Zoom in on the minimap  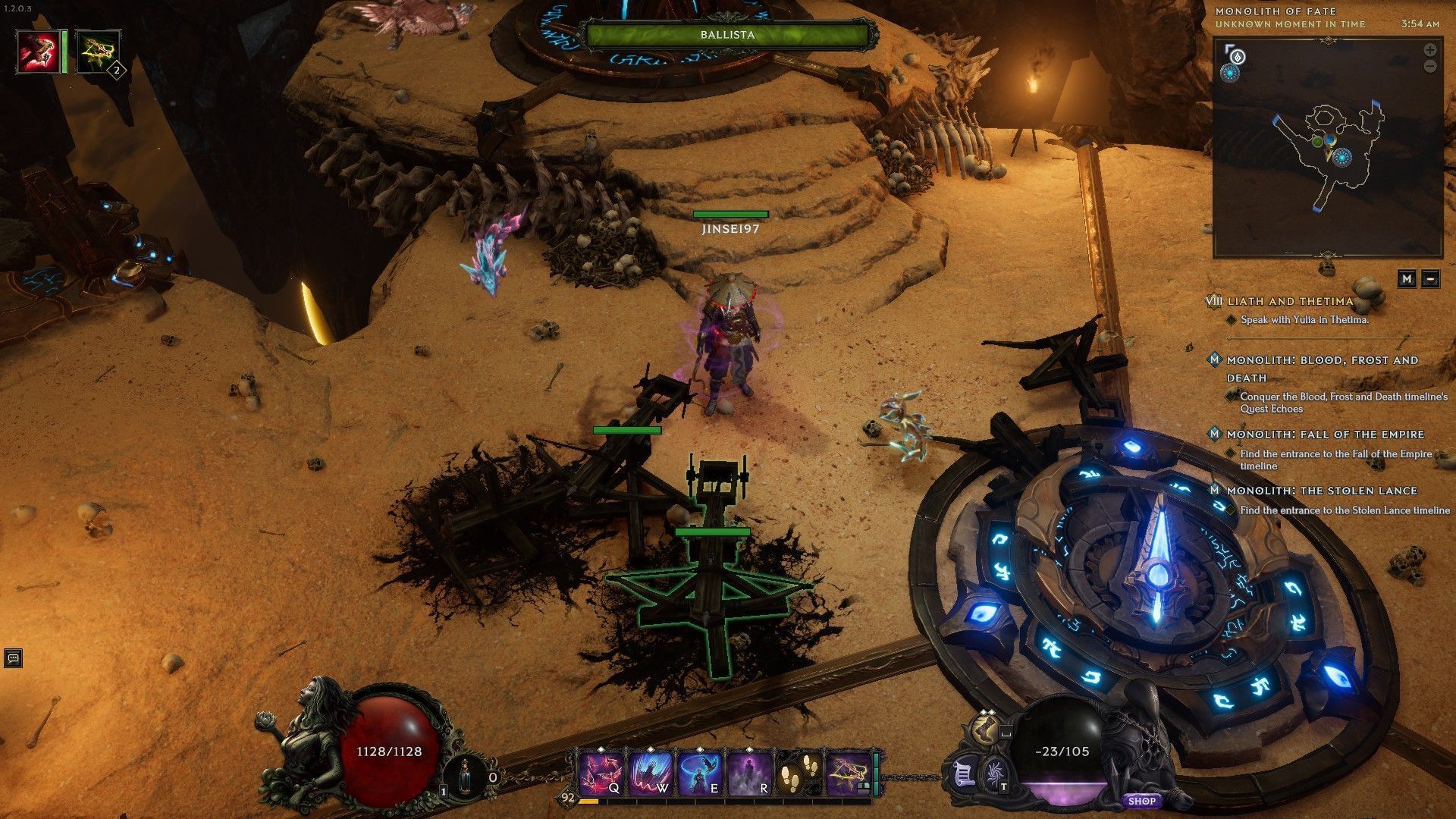(1430, 50)
